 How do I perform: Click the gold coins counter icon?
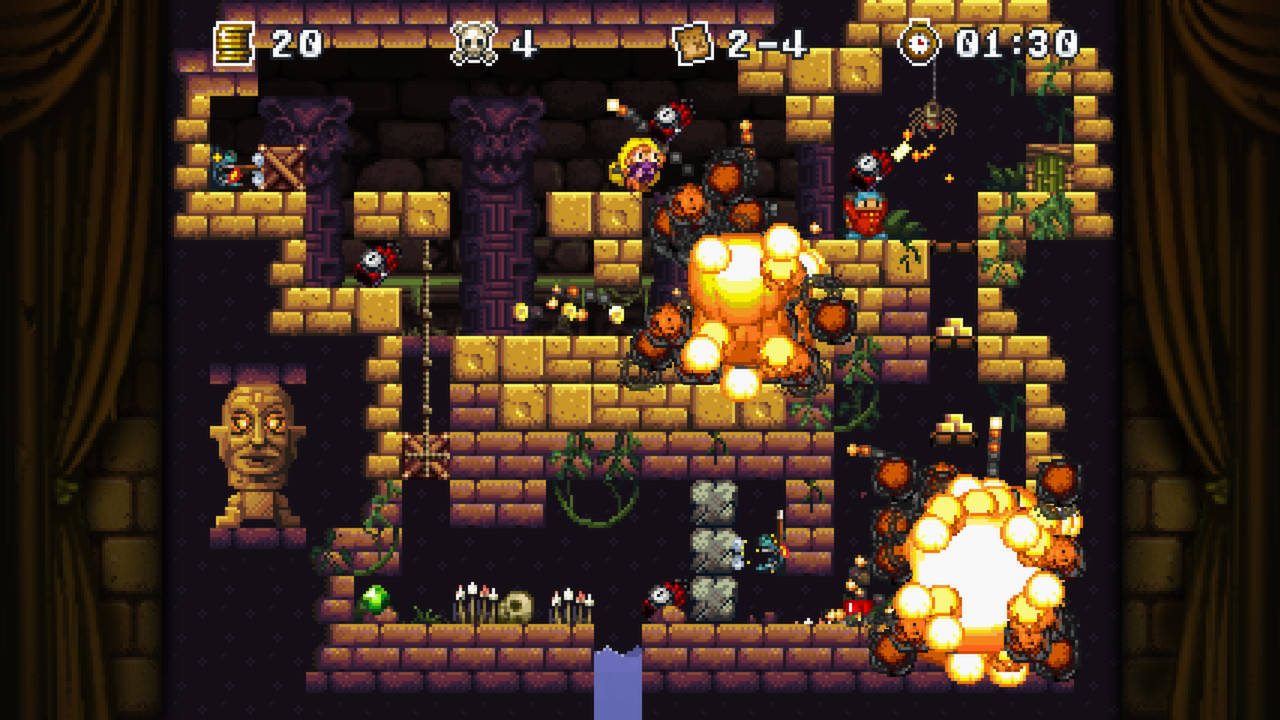point(233,40)
